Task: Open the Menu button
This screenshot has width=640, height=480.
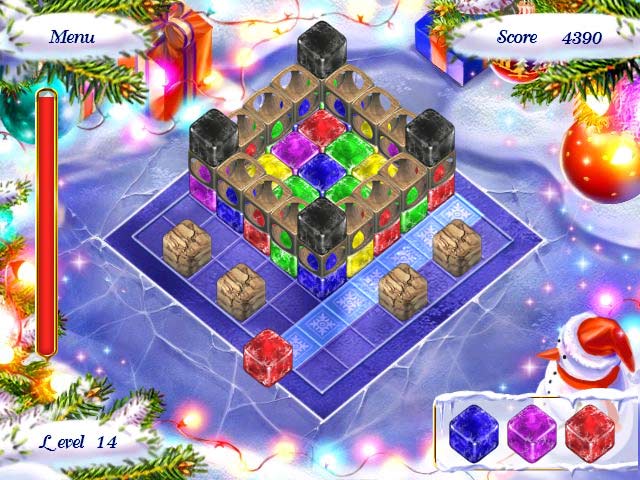Action: [x=72, y=37]
